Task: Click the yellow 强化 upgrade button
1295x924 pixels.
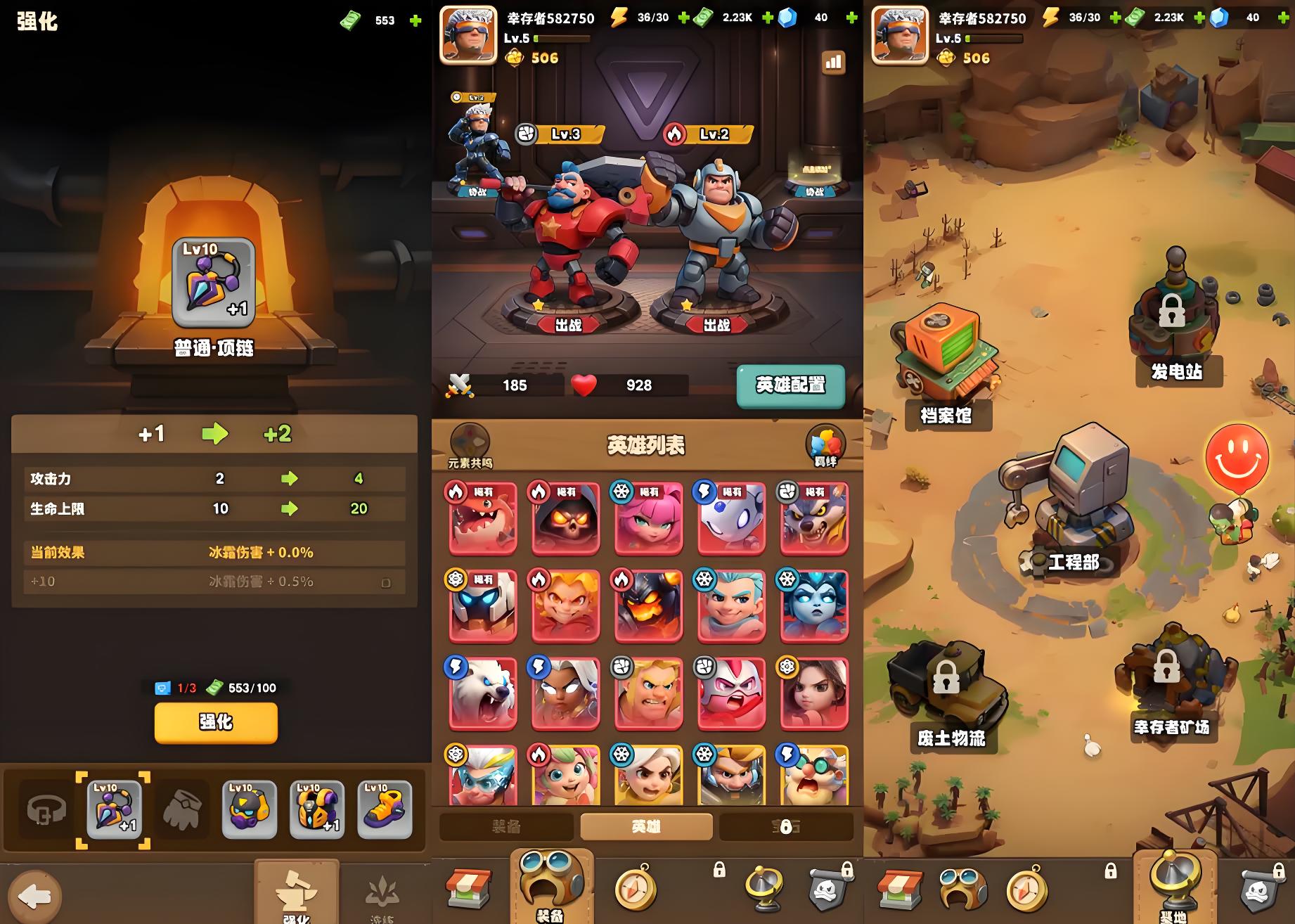Action: pos(216,722)
